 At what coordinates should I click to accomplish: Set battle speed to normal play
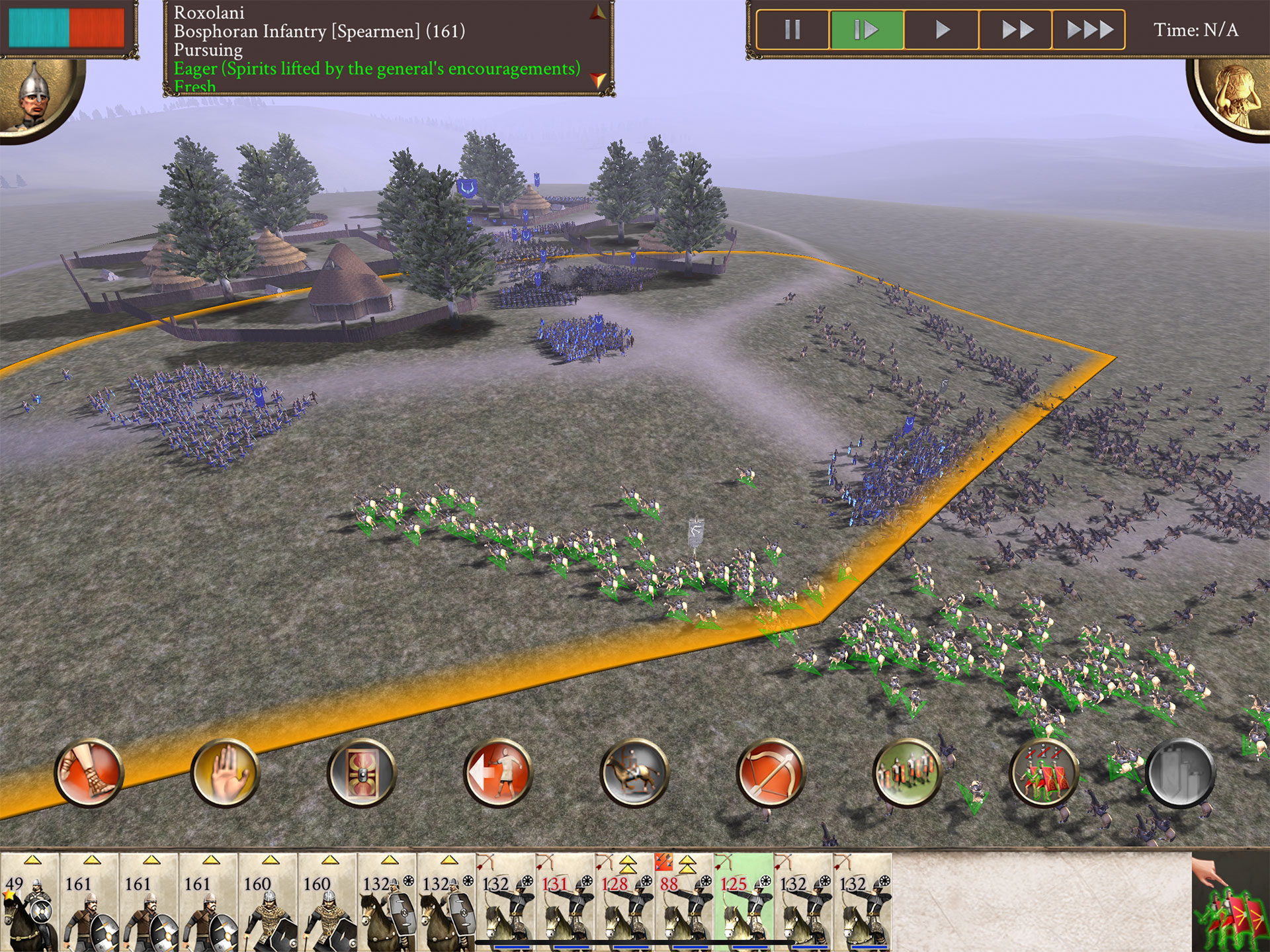(942, 30)
